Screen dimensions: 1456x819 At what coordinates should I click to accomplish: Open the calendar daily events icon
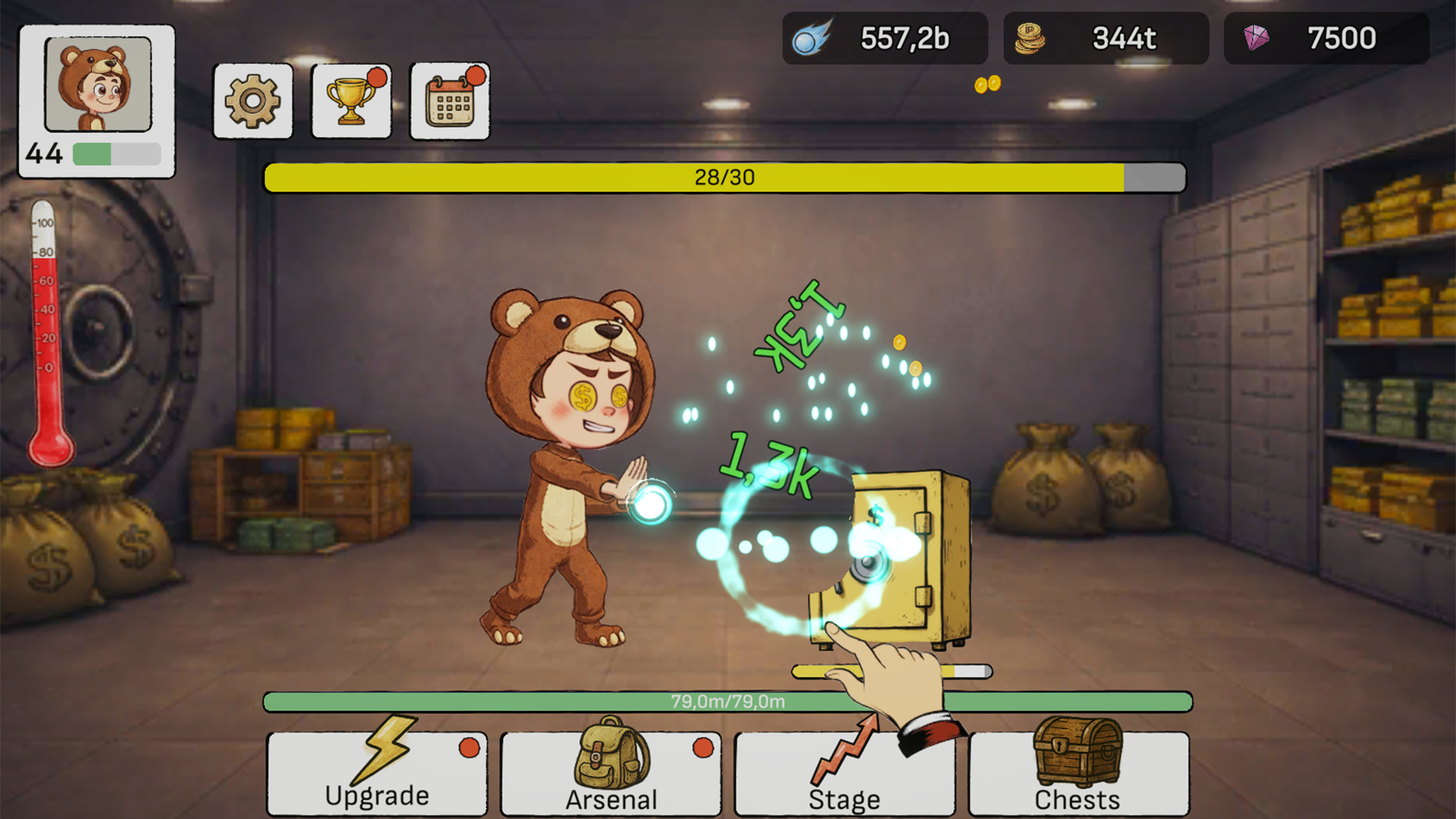[x=449, y=101]
